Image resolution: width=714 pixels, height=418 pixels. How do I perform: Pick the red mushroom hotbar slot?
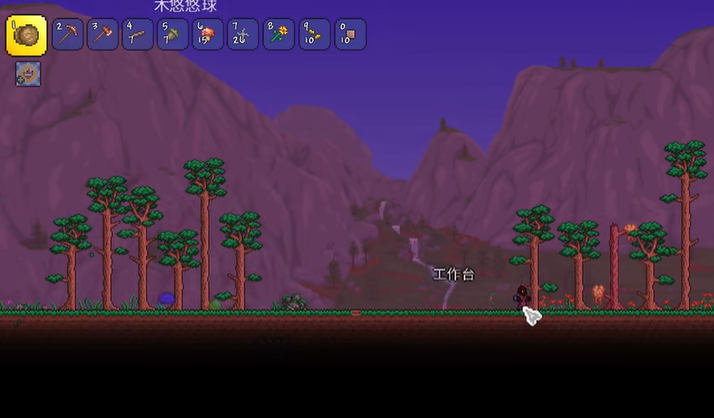click(x=208, y=34)
